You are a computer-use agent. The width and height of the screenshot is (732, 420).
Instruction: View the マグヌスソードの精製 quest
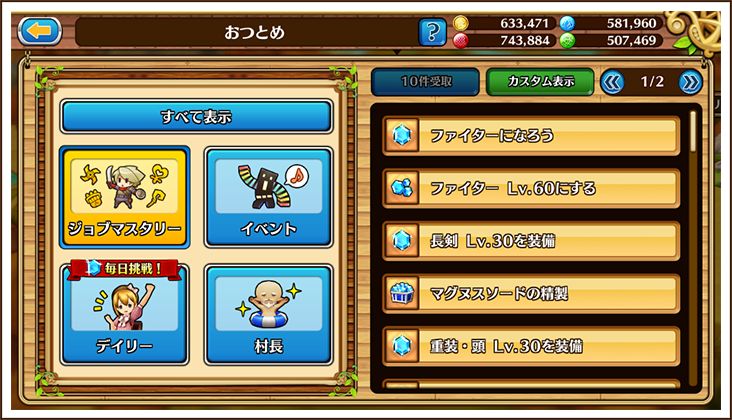point(532,293)
